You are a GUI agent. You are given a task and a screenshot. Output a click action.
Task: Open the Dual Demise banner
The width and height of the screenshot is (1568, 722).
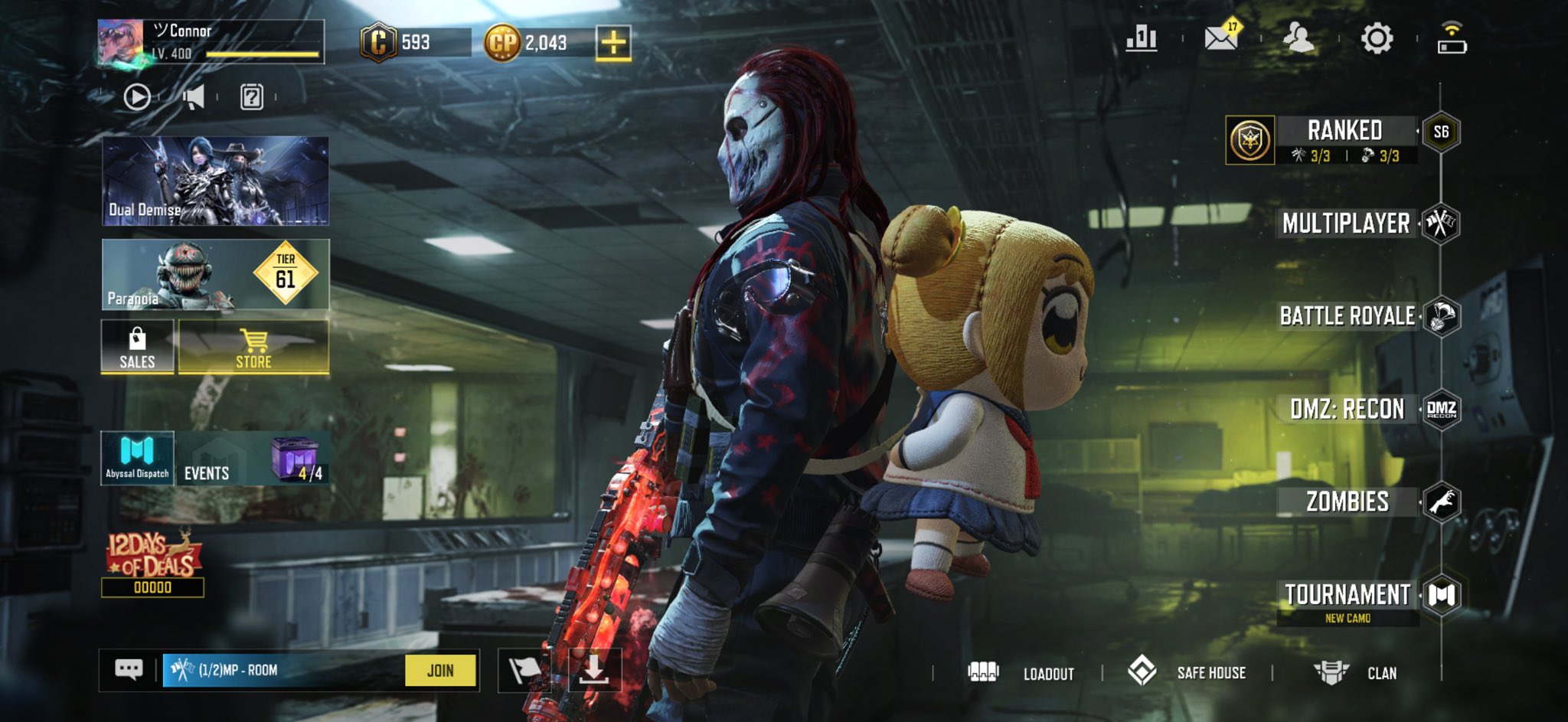215,181
